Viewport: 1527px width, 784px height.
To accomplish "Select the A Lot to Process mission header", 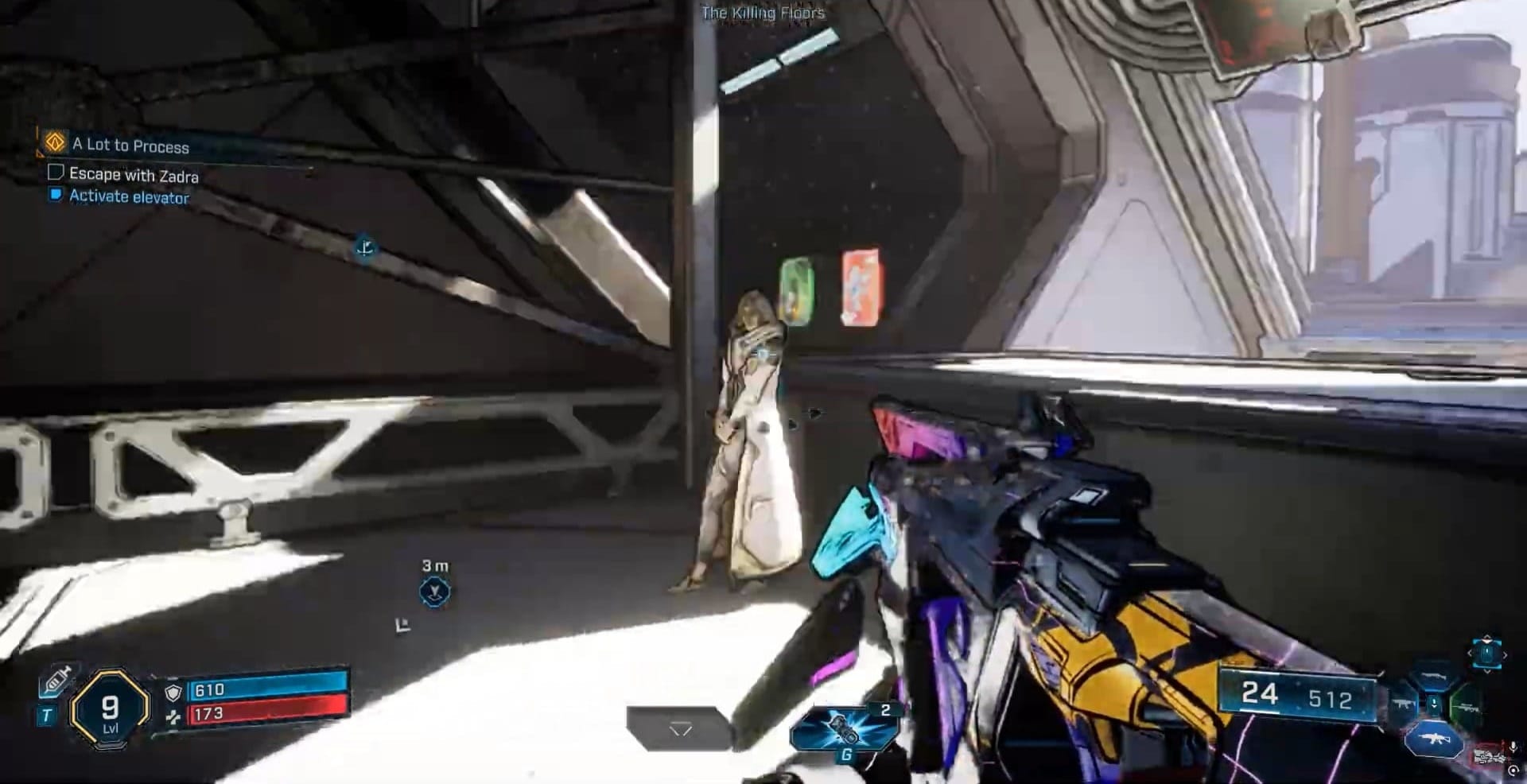I will pos(130,146).
